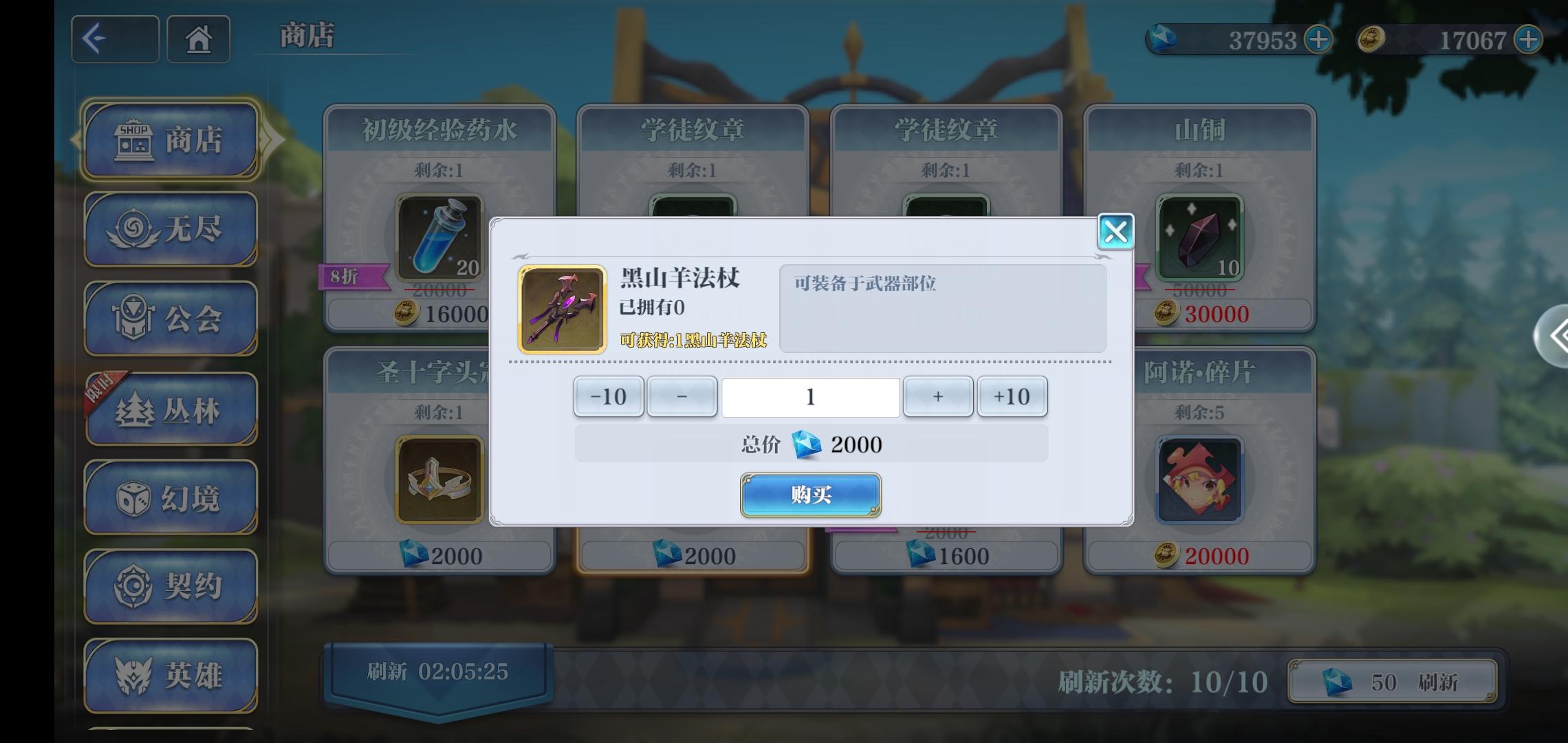1568x743 pixels.
Task: Close the 黑山羊法杖 purchase dialog
Action: pos(1115,232)
